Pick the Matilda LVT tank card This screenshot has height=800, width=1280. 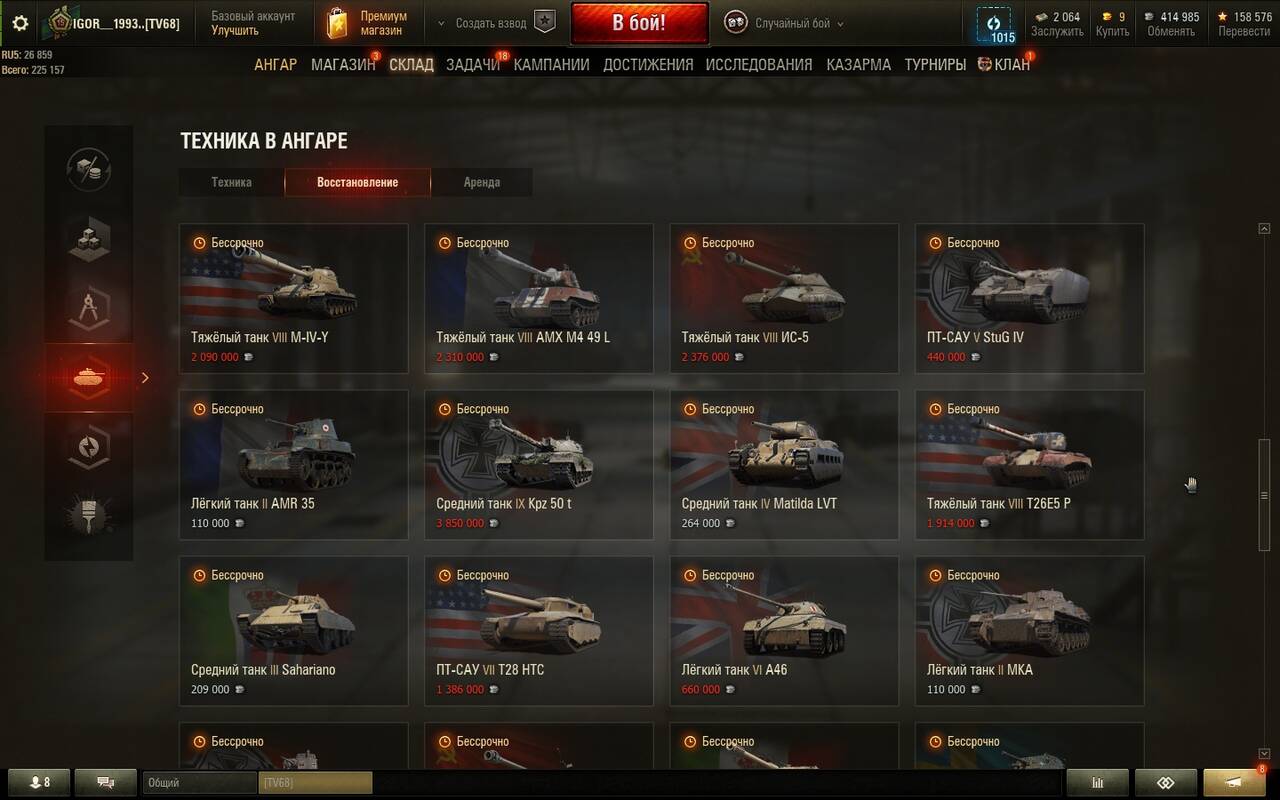pyautogui.click(x=784, y=464)
